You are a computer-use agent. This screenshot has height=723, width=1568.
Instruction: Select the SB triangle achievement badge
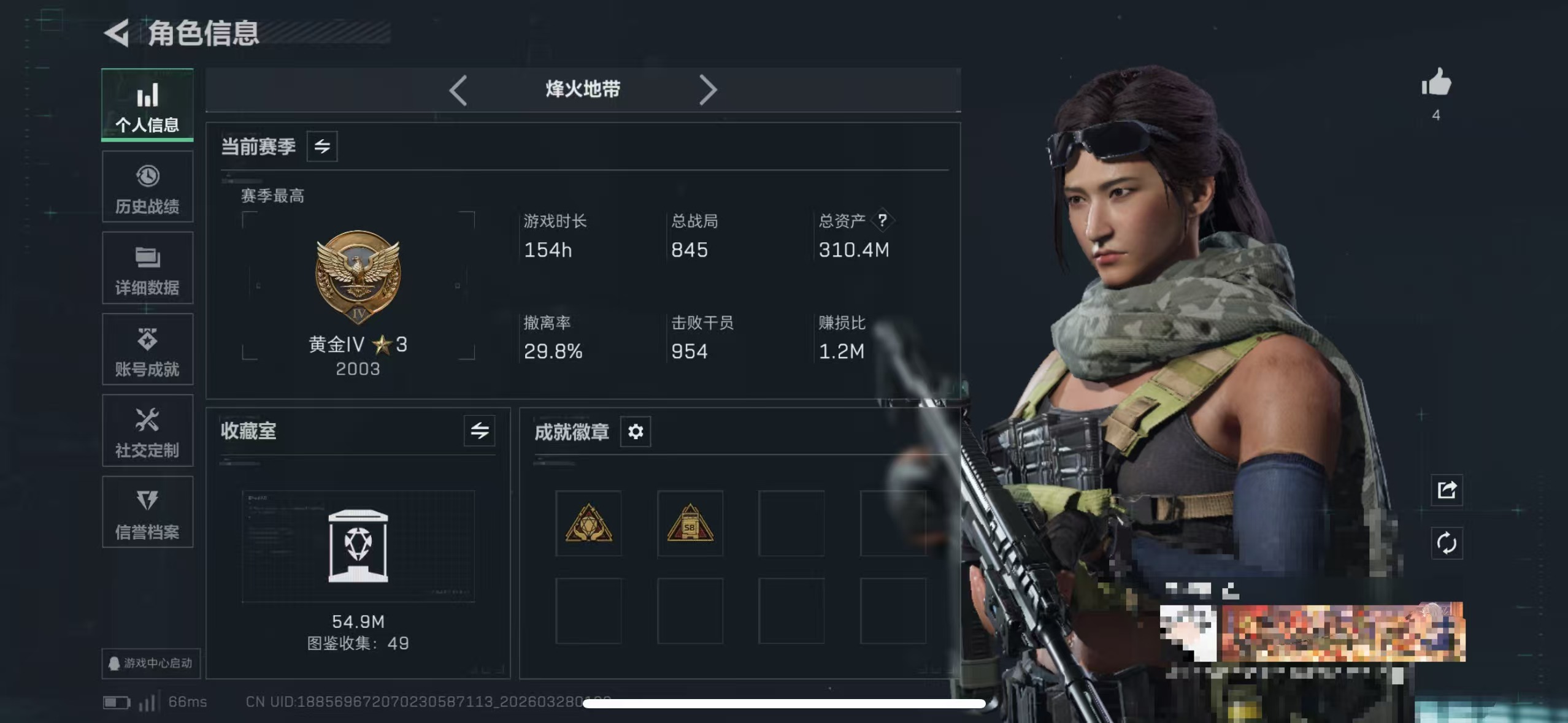(690, 523)
